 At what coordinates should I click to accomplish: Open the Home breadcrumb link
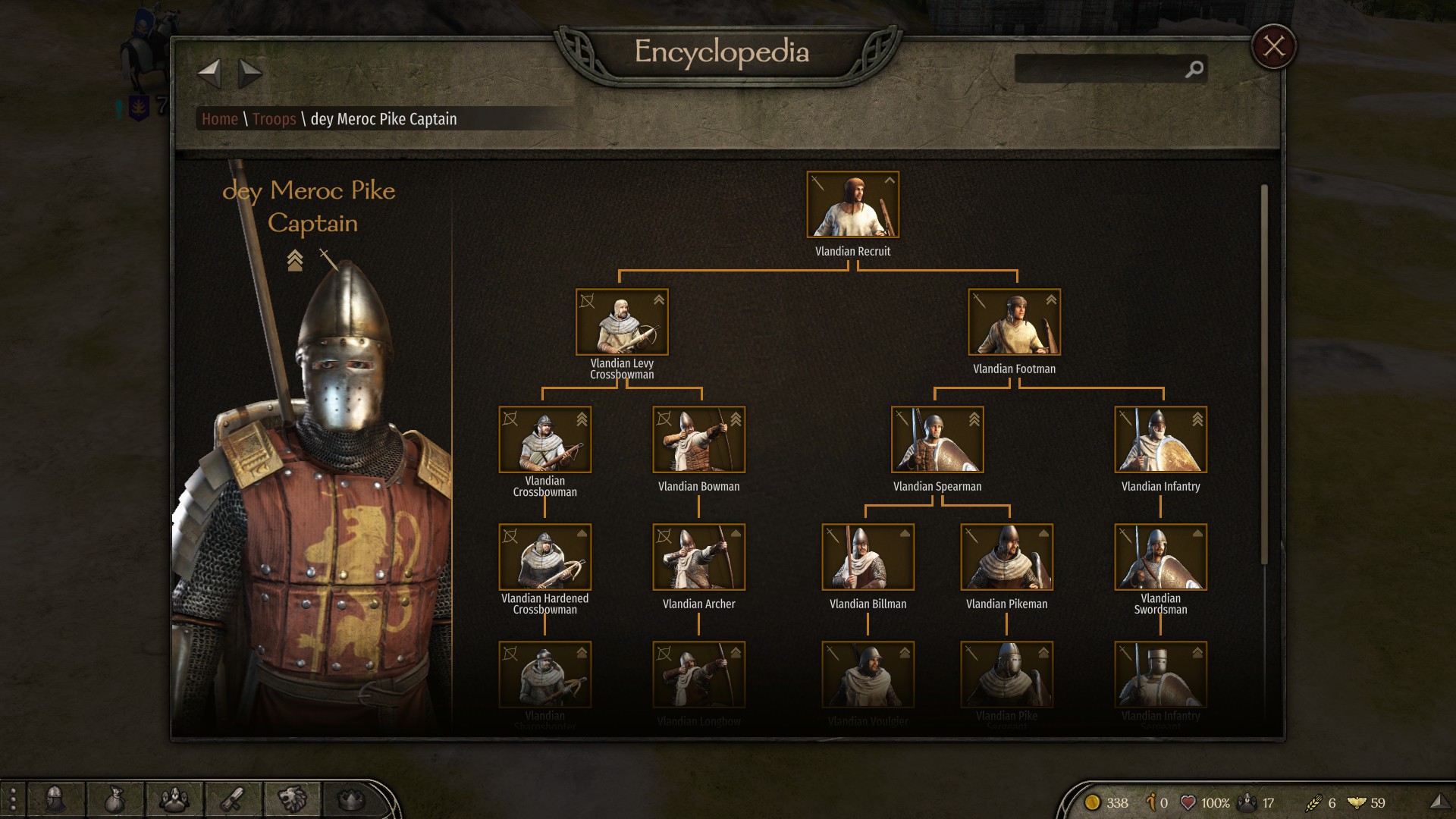(220, 119)
